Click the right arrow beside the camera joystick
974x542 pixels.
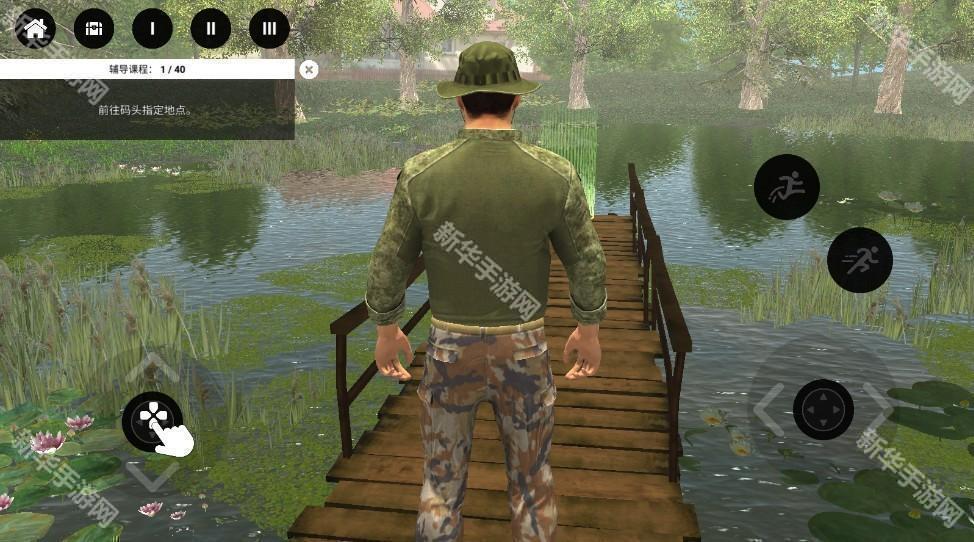click(880, 409)
